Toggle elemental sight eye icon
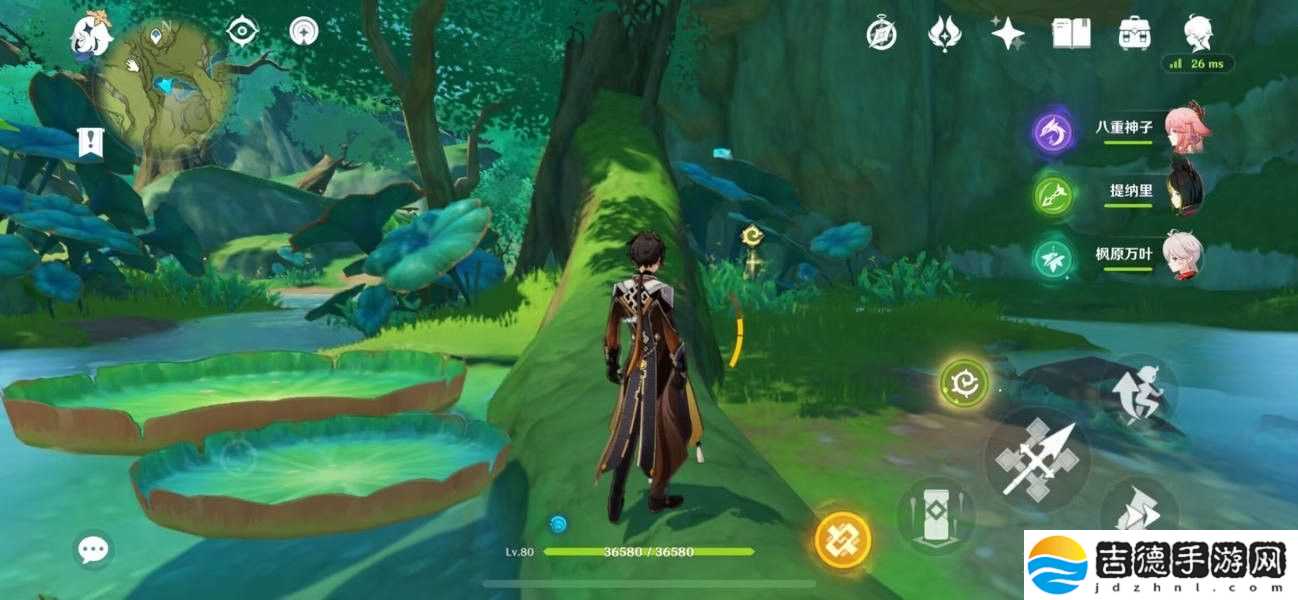Image resolution: width=1298 pixels, height=600 pixels. tap(242, 32)
